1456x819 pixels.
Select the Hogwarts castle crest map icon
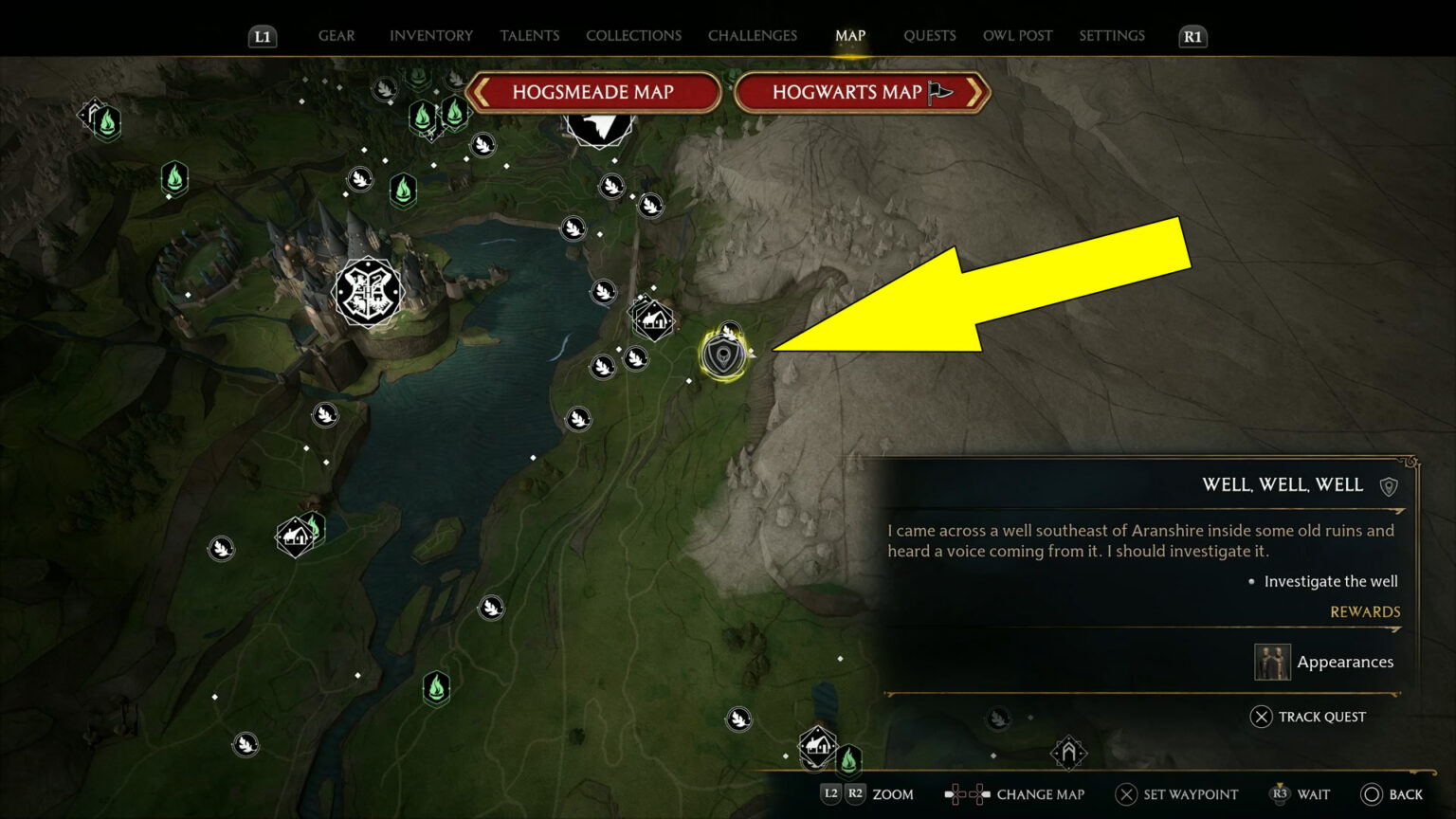(x=369, y=293)
